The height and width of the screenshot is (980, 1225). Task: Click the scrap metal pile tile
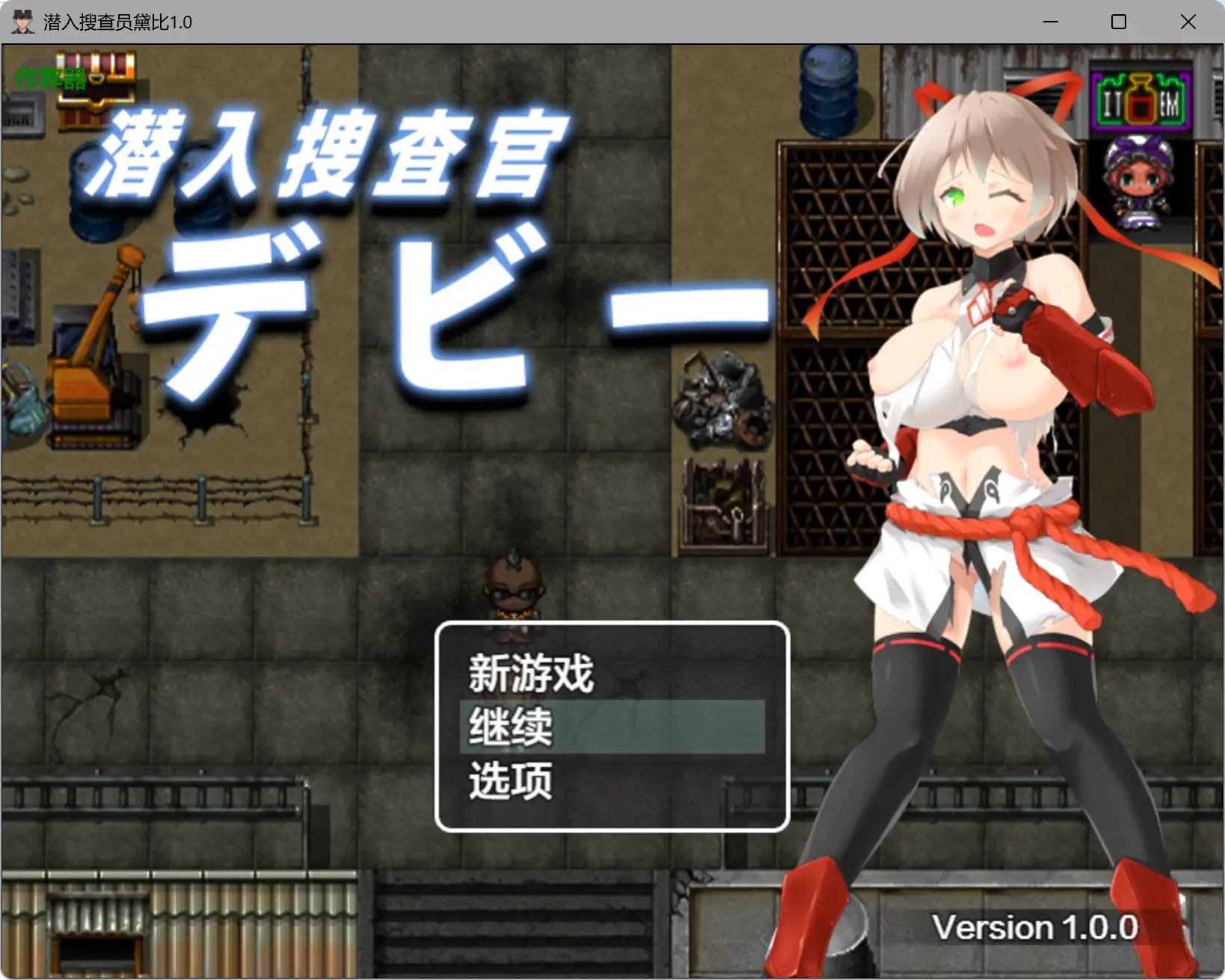[x=722, y=396]
